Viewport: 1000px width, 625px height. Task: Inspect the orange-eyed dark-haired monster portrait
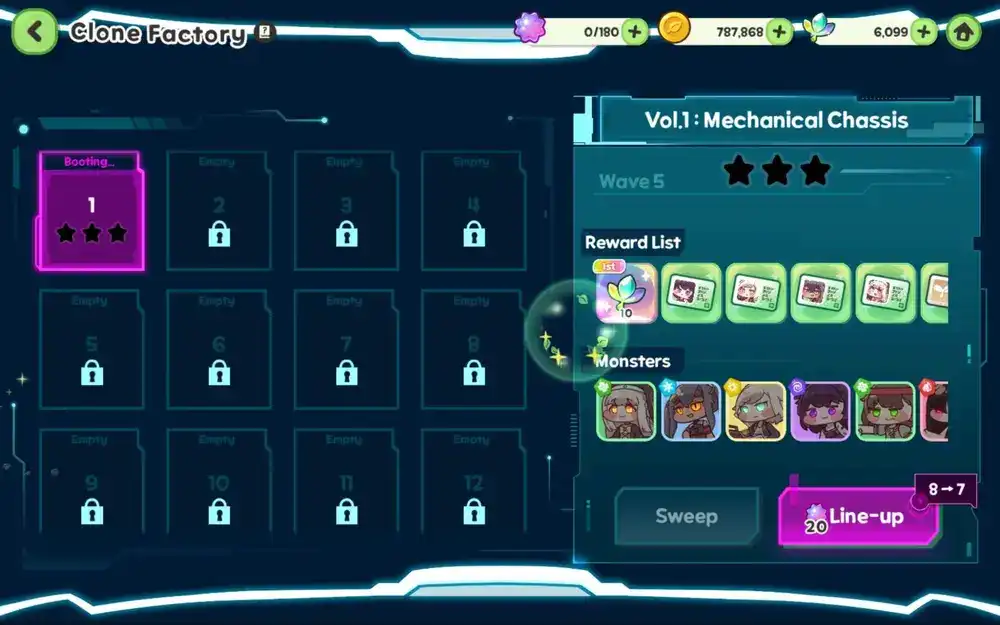click(x=691, y=411)
